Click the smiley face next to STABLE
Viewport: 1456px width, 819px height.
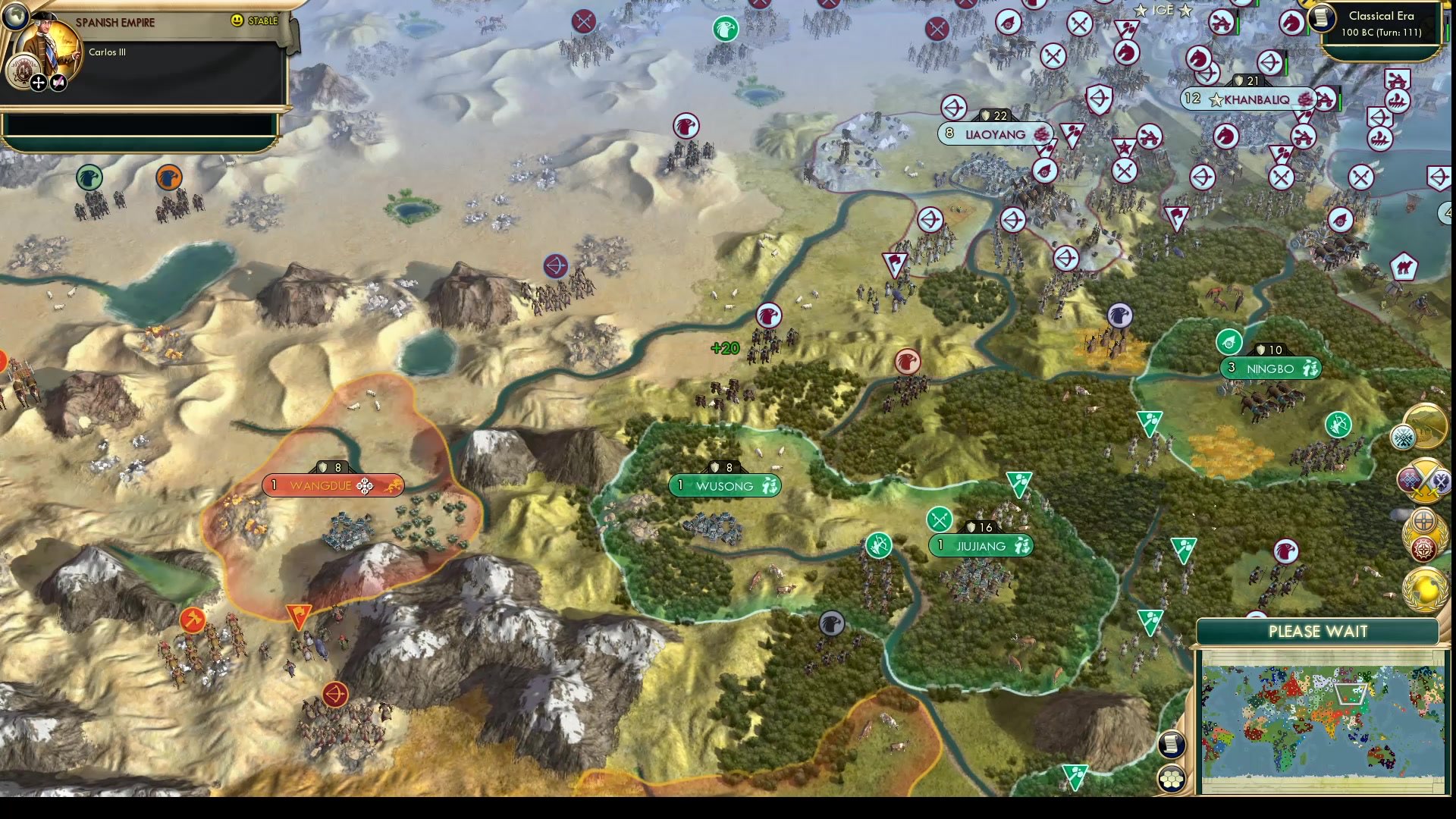237,20
